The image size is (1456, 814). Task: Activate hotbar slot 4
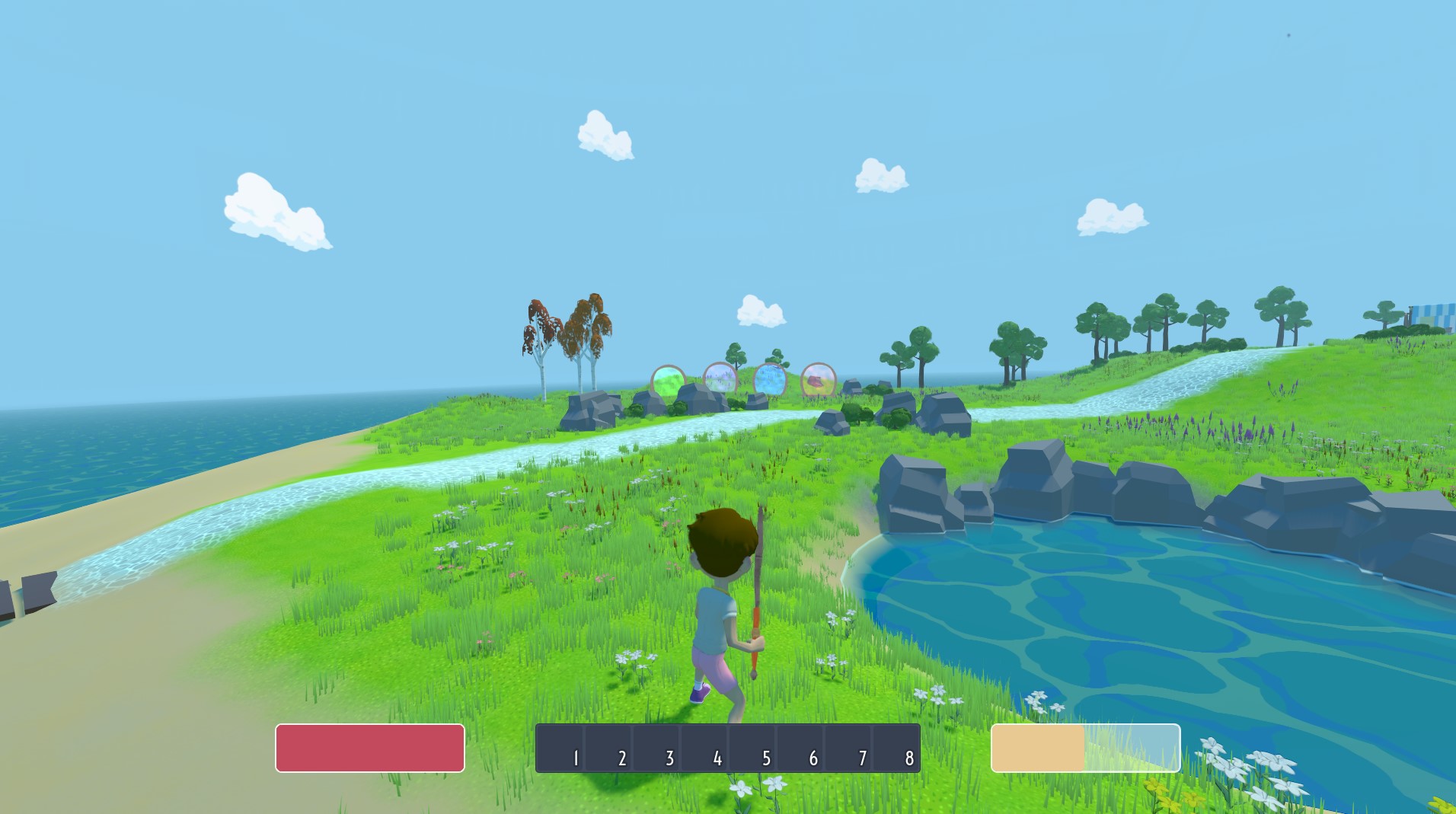point(704,748)
